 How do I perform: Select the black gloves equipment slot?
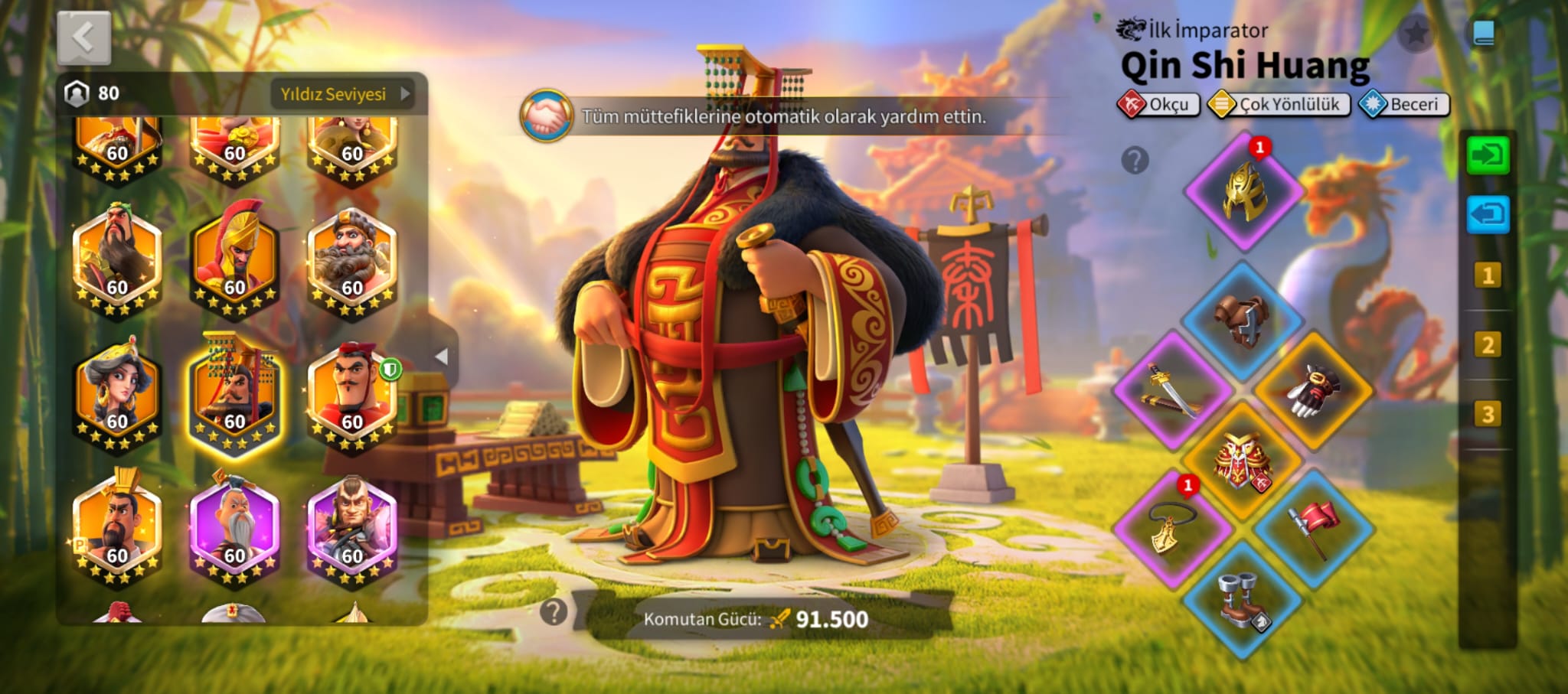[x=1314, y=390]
